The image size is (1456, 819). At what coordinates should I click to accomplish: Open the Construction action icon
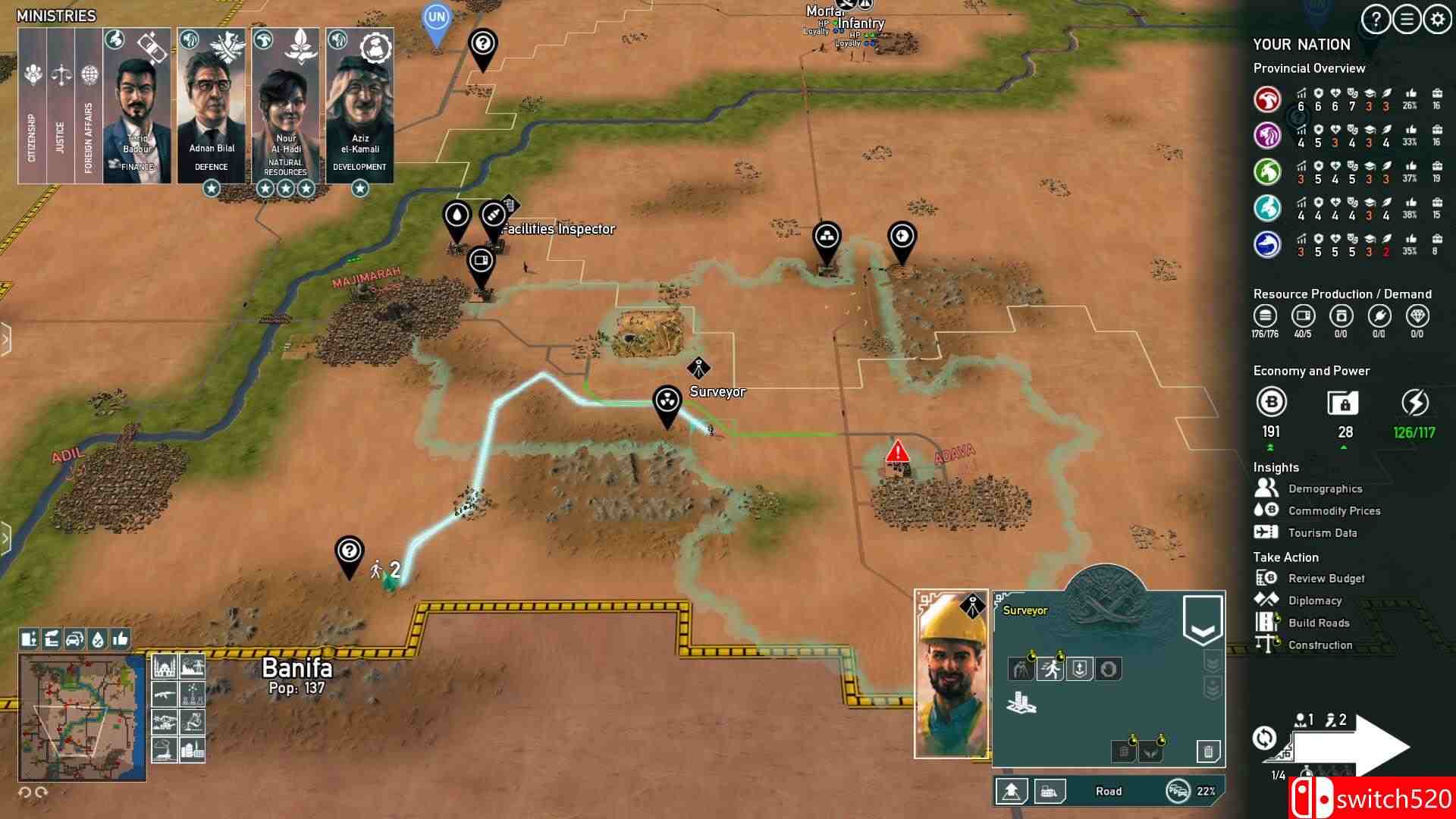pyautogui.click(x=1321, y=645)
